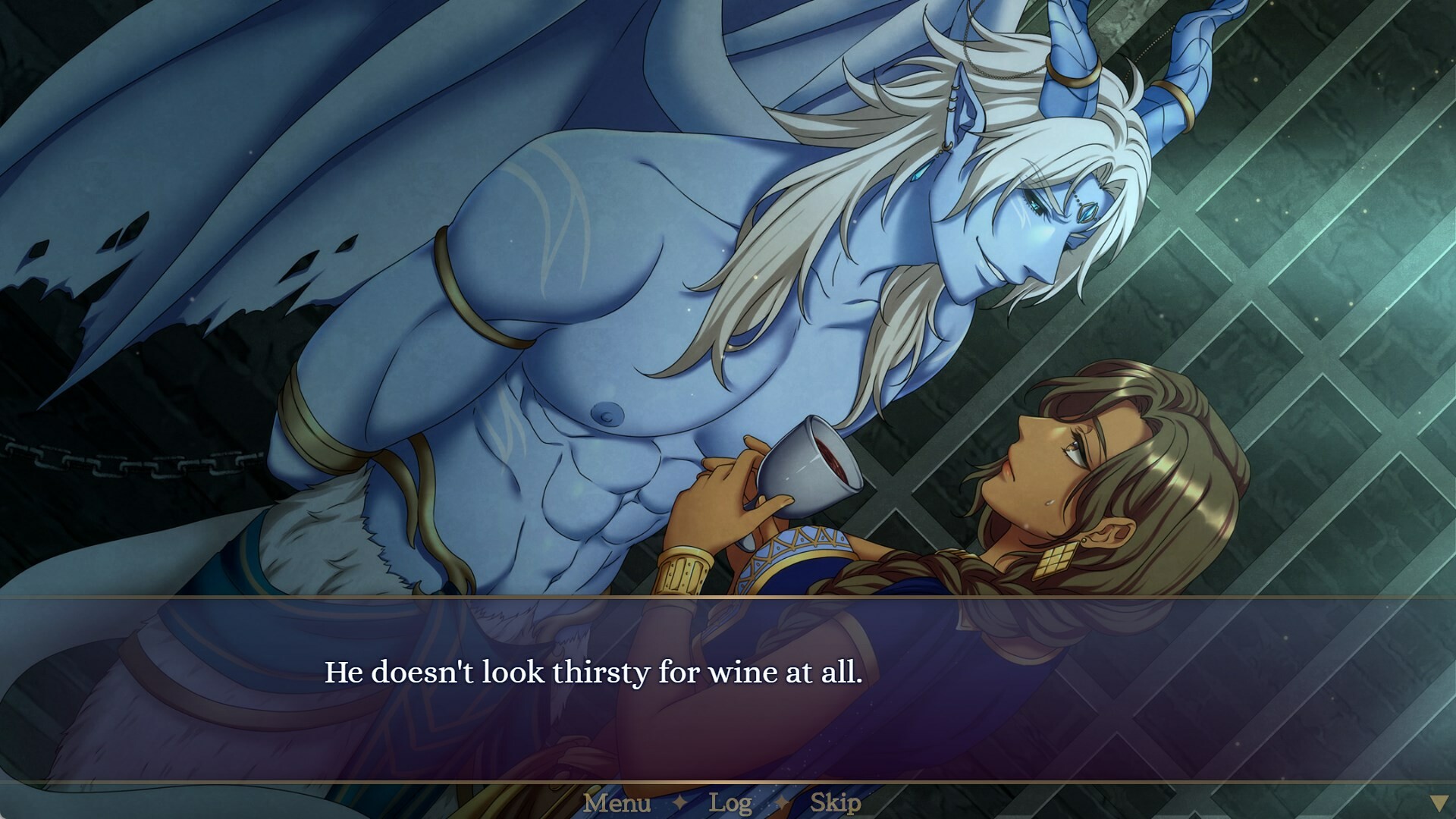1456x819 pixels.
Task: Advance dialogue with the arrow indicator
Action: [x=1438, y=804]
